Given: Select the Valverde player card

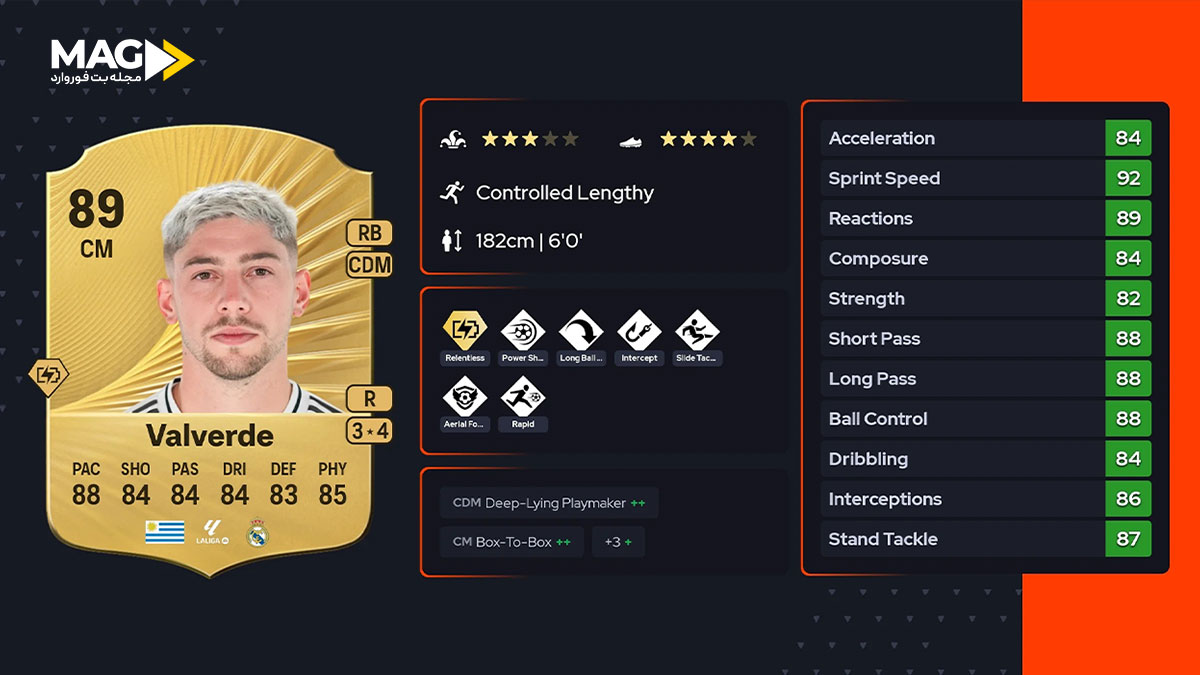Looking at the screenshot, I should 209,360.
